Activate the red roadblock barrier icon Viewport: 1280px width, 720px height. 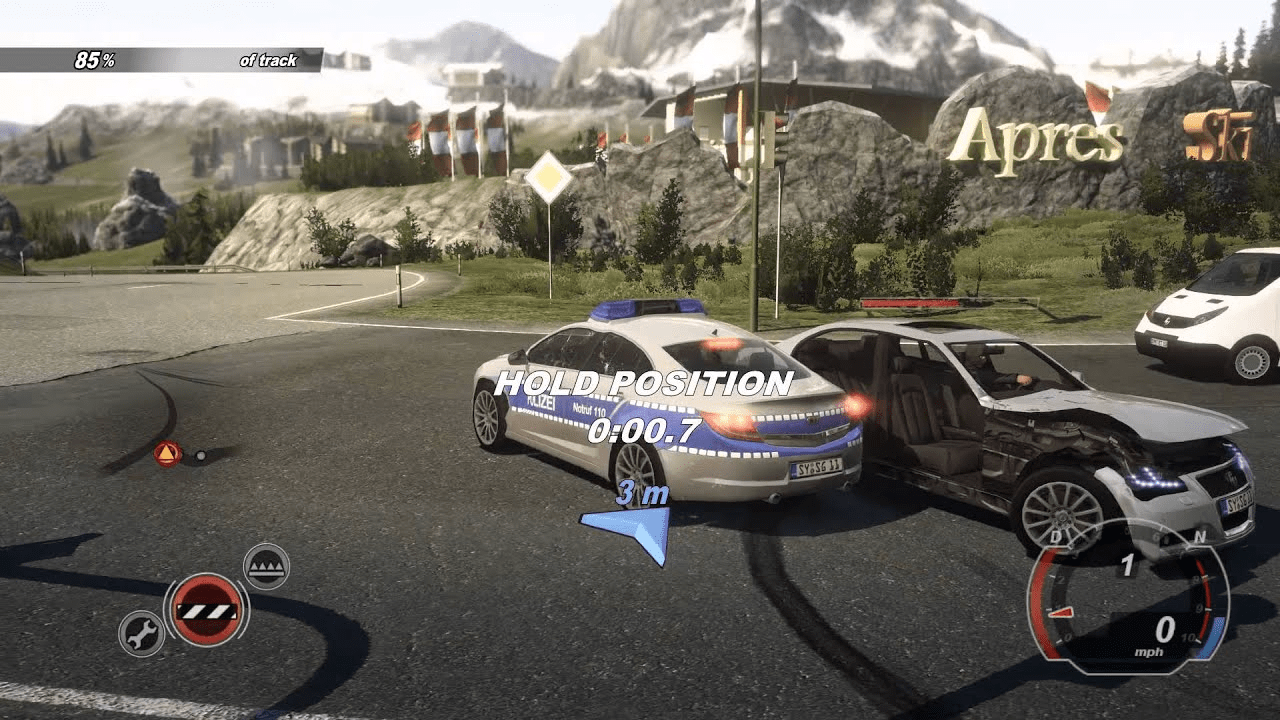point(207,610)
